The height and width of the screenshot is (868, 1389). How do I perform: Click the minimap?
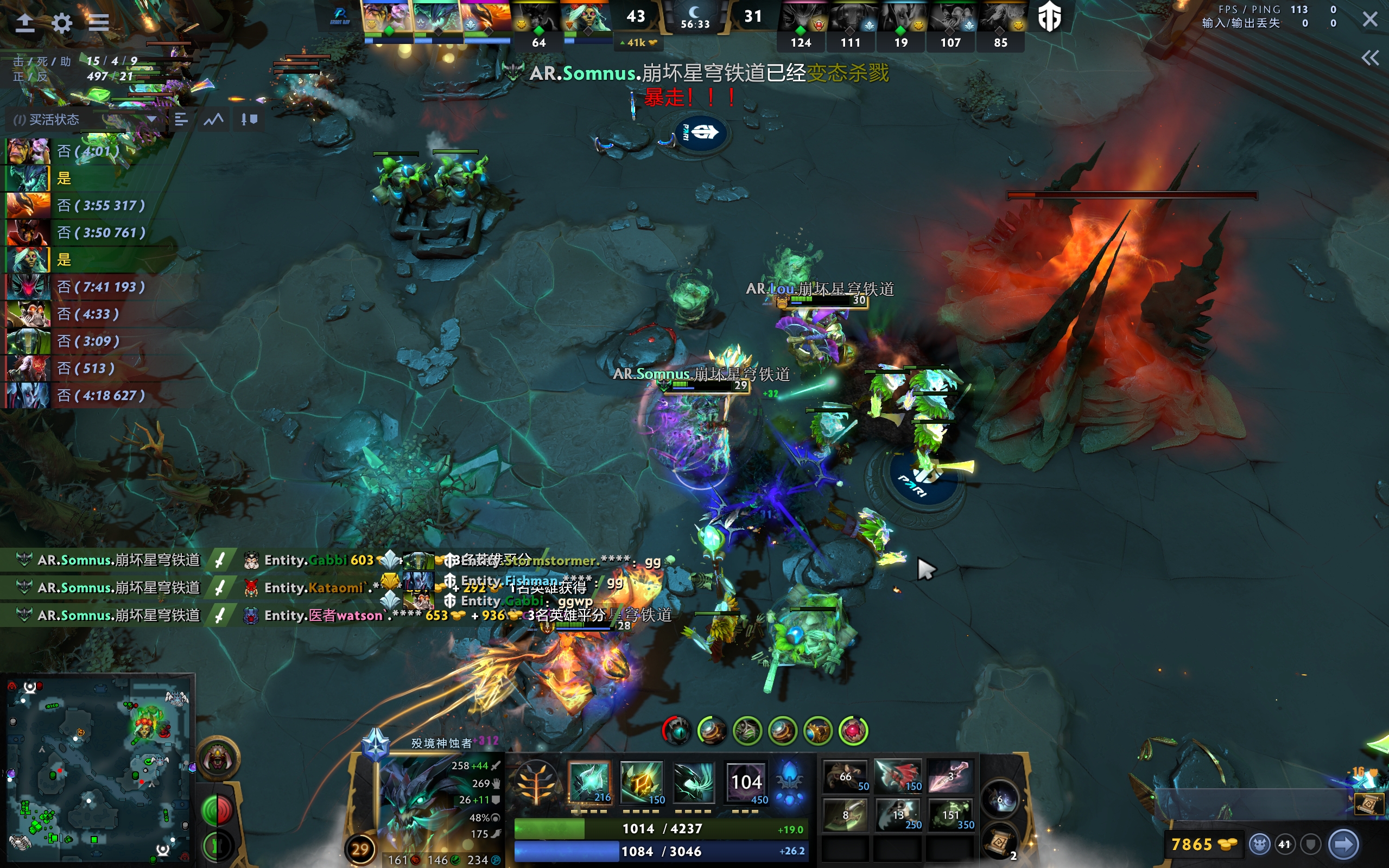(x=98, y=769)
